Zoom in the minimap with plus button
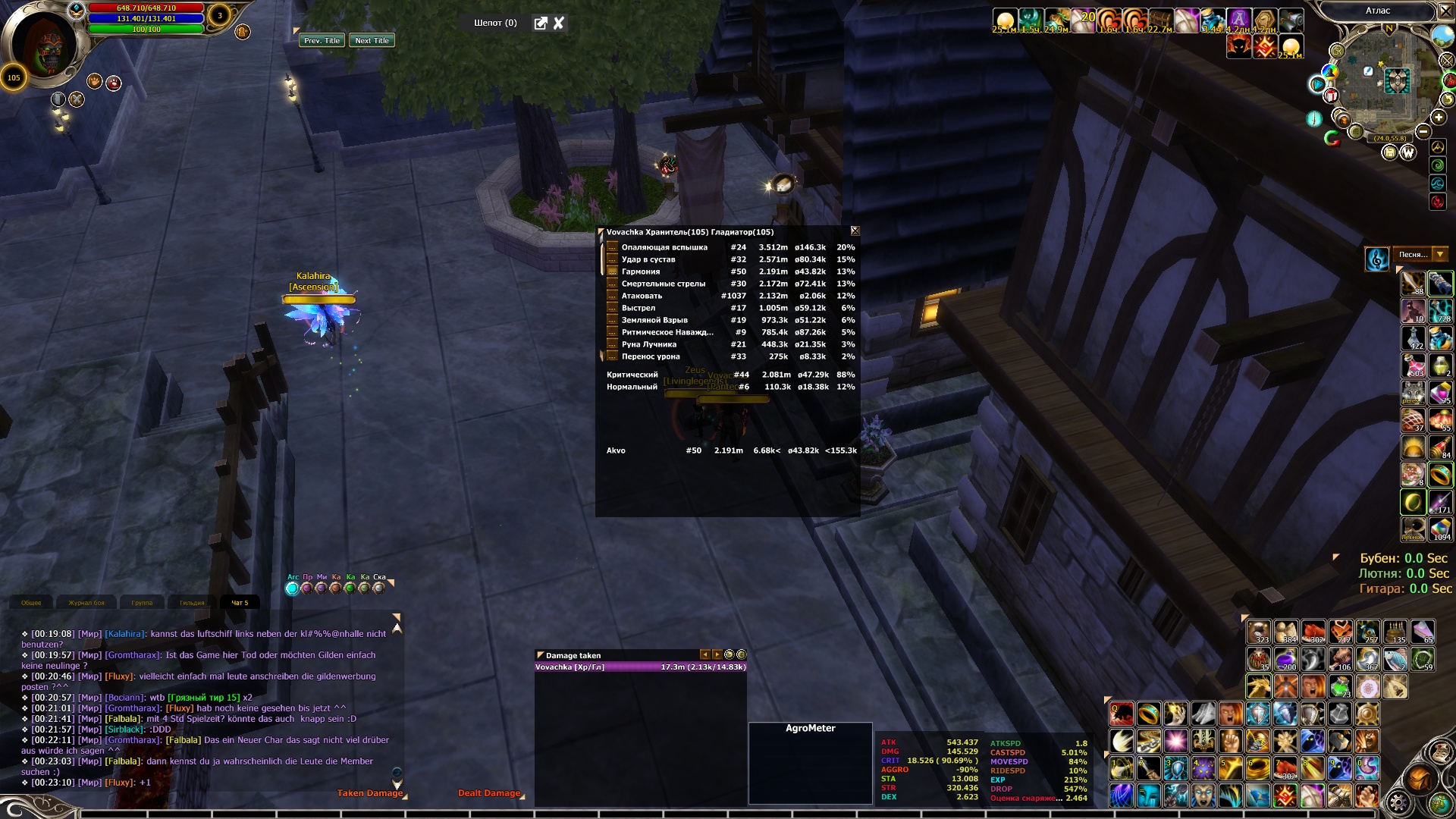Viewport: 1456px width, 819px height. pos(1439,118)
